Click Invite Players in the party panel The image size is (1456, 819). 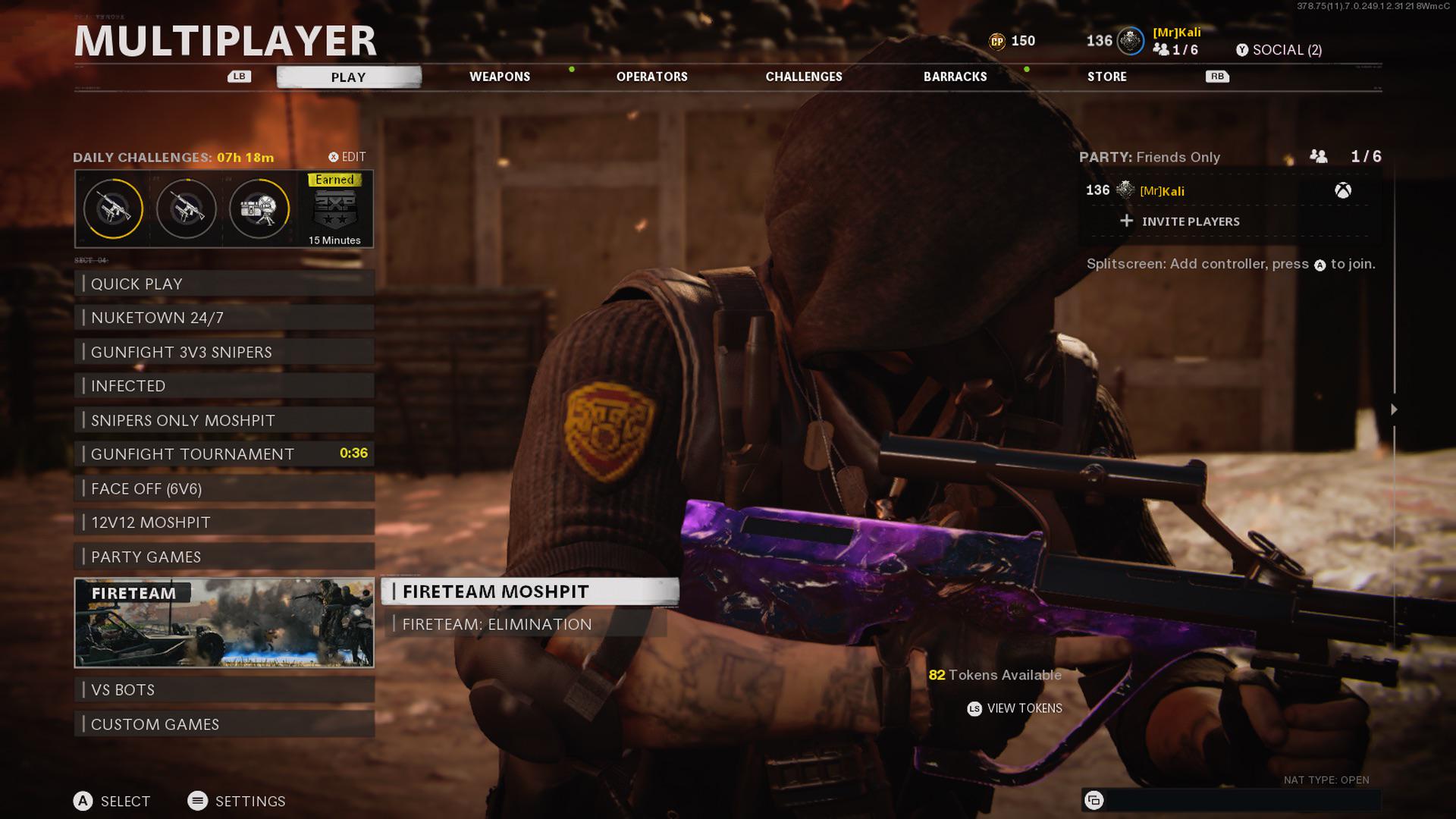1190,221
